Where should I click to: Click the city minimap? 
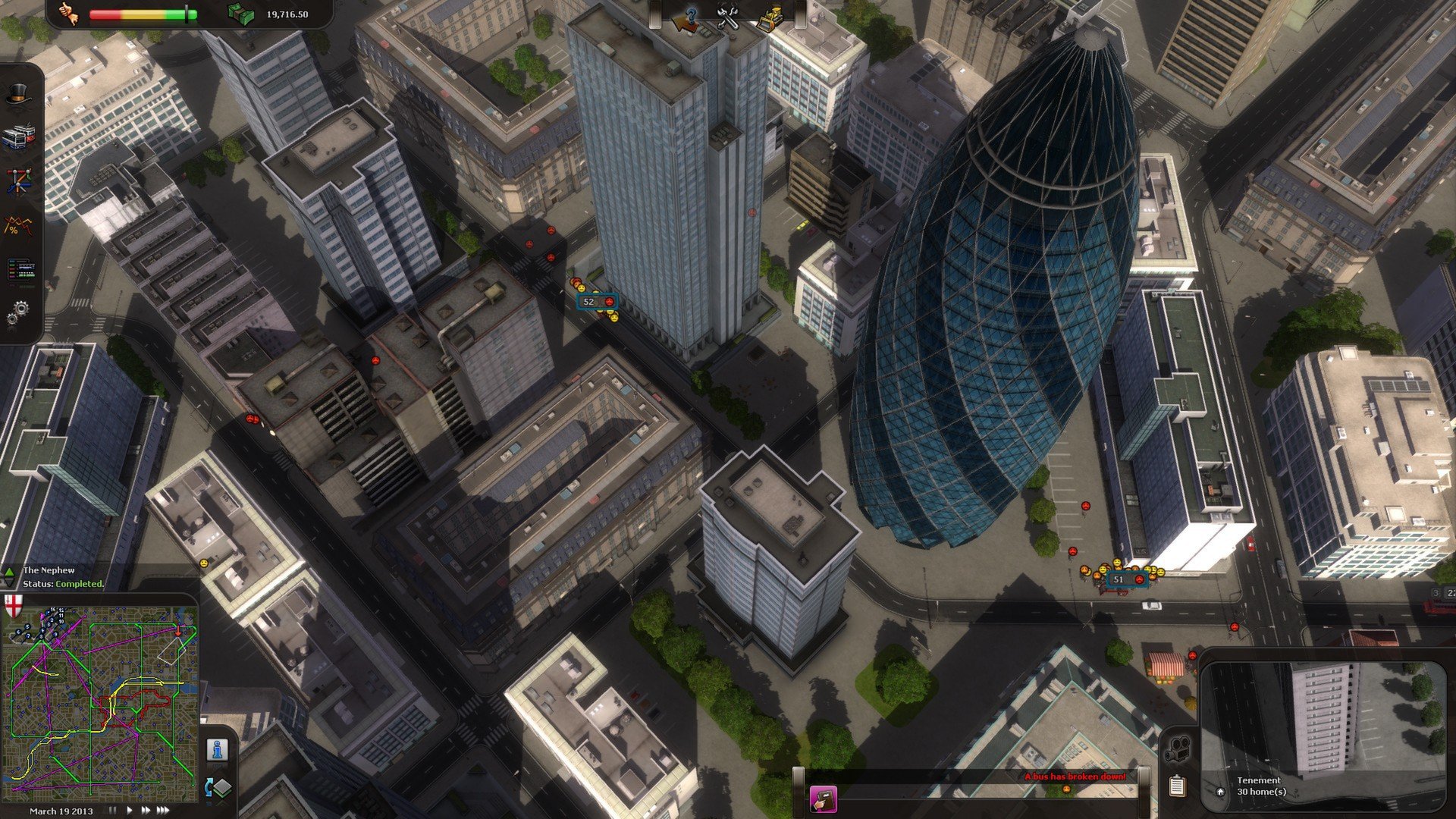pyautogui.click(x=100, y=696)
